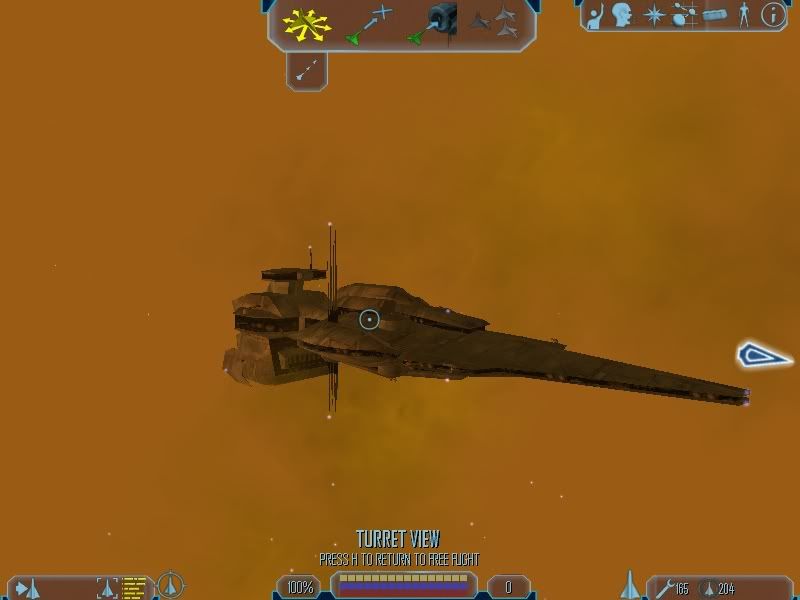Click the wrench repair icon

click(661, 588)
